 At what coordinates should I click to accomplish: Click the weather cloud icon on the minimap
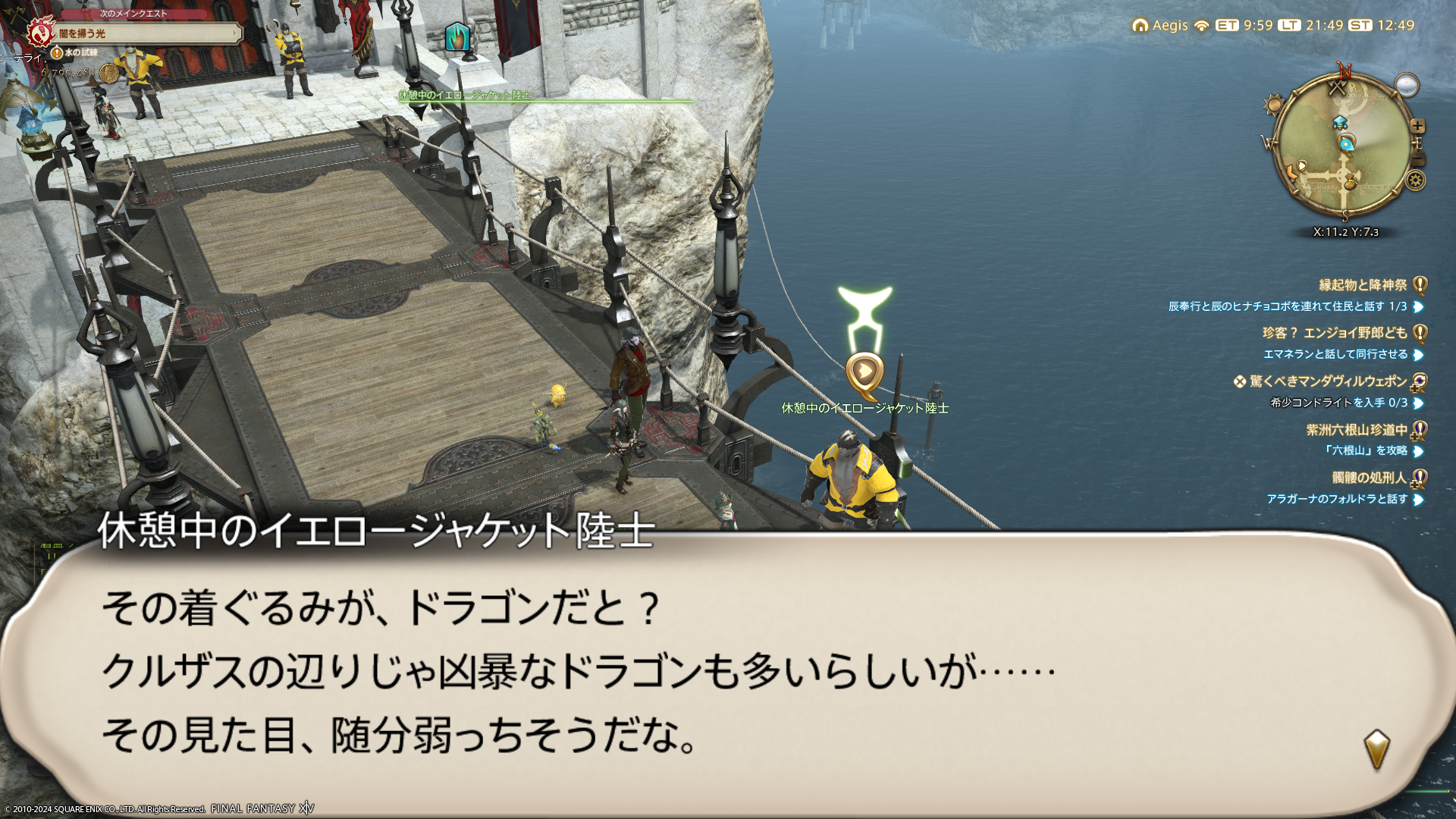tap(1407, 86)
